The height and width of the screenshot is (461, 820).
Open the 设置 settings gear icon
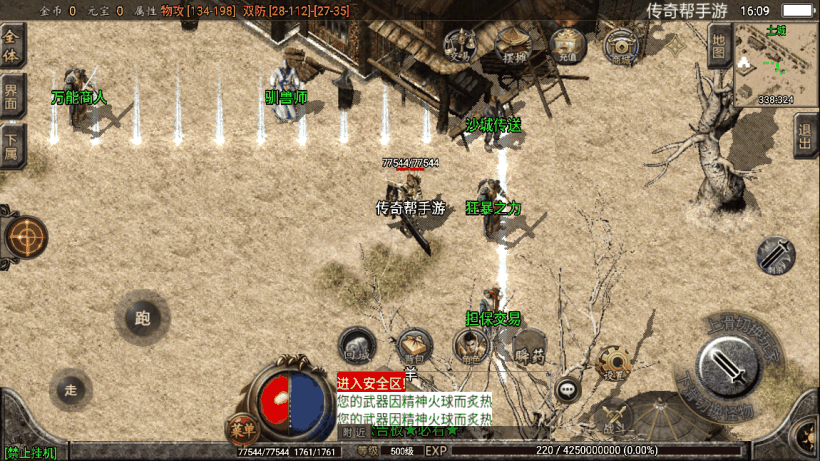612,363
